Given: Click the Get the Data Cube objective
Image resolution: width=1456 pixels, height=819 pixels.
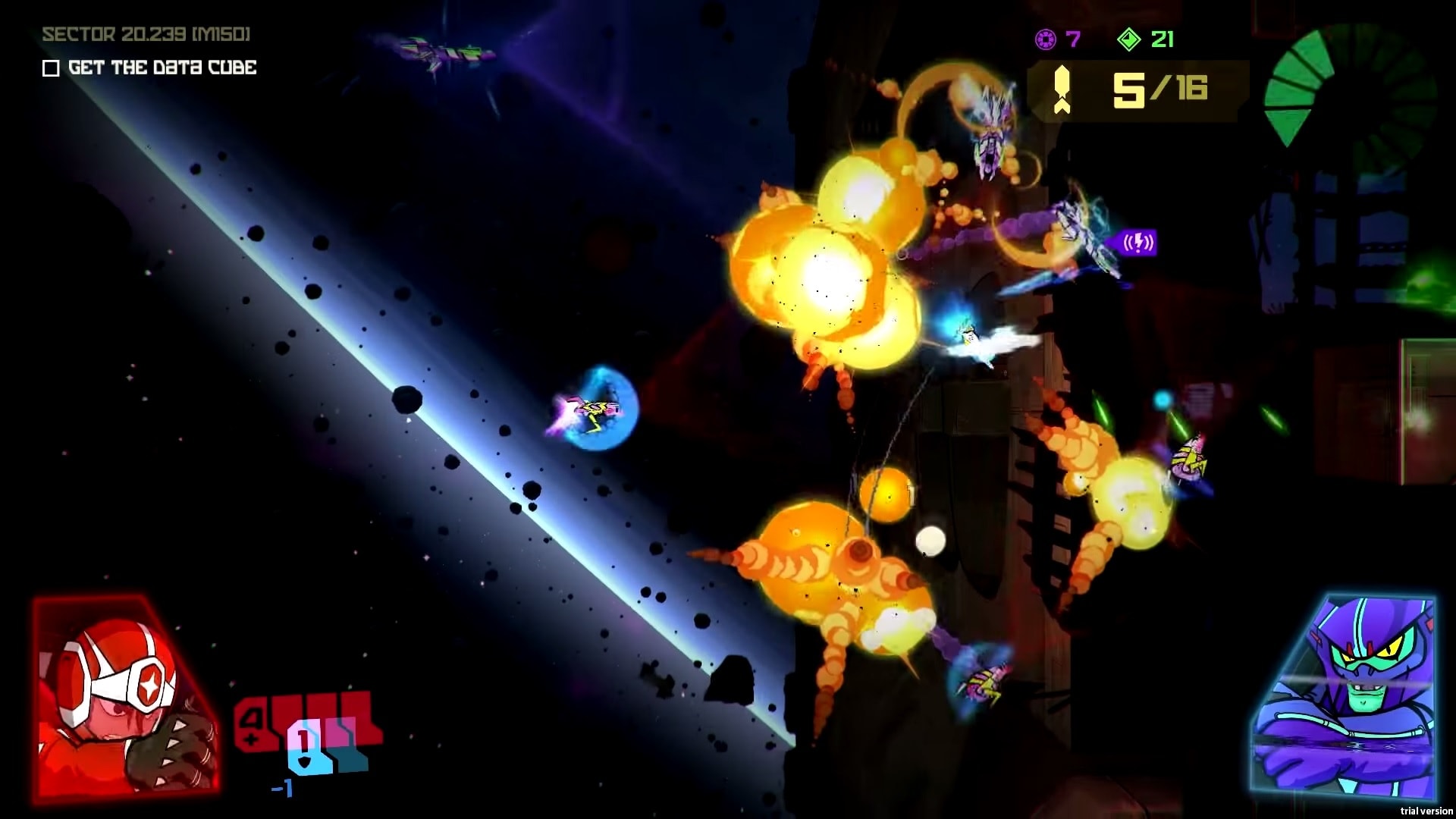Looking at the screenshot, I should (162, 67).
